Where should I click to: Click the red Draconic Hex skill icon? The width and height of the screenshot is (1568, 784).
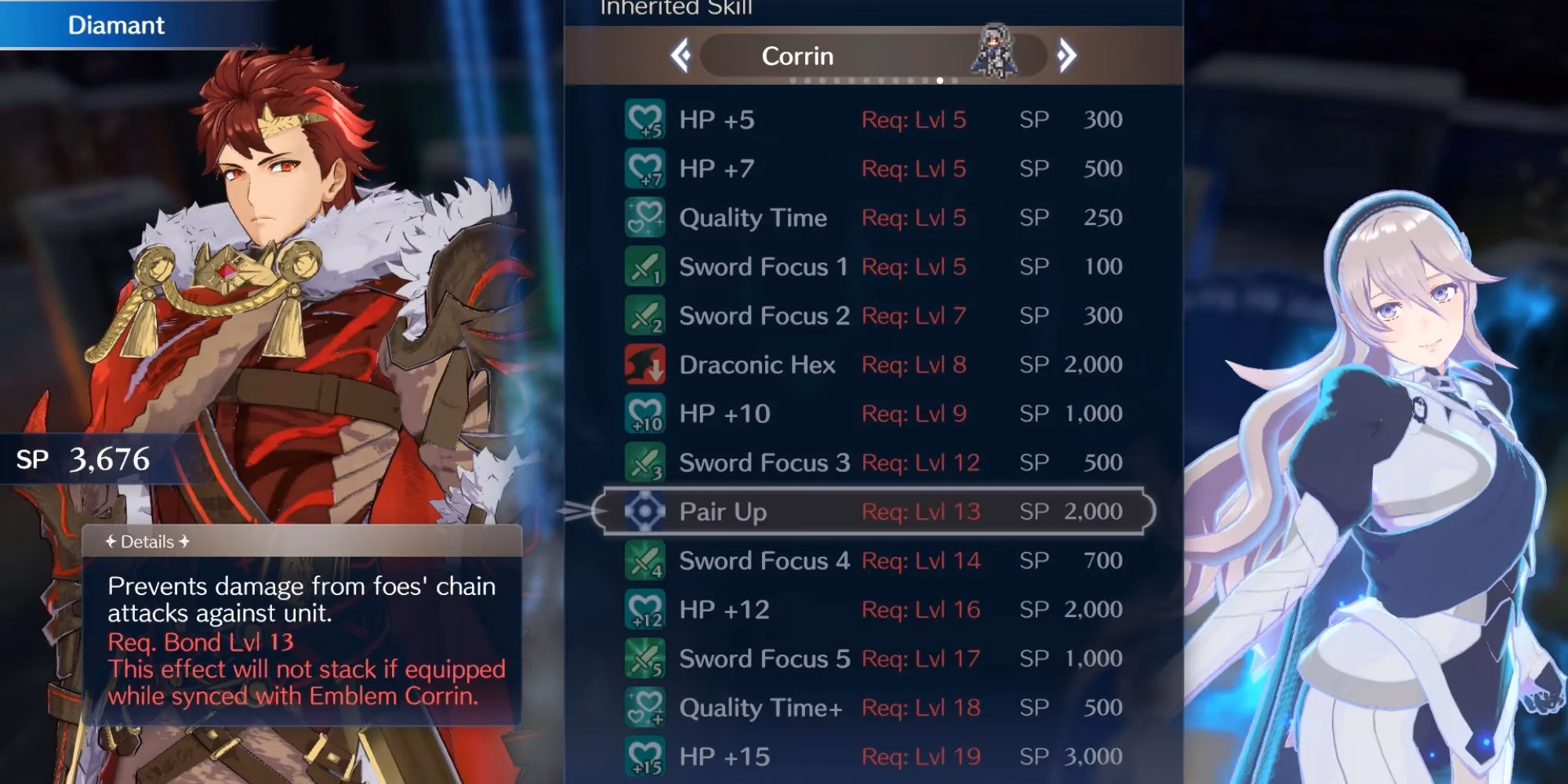644,365
